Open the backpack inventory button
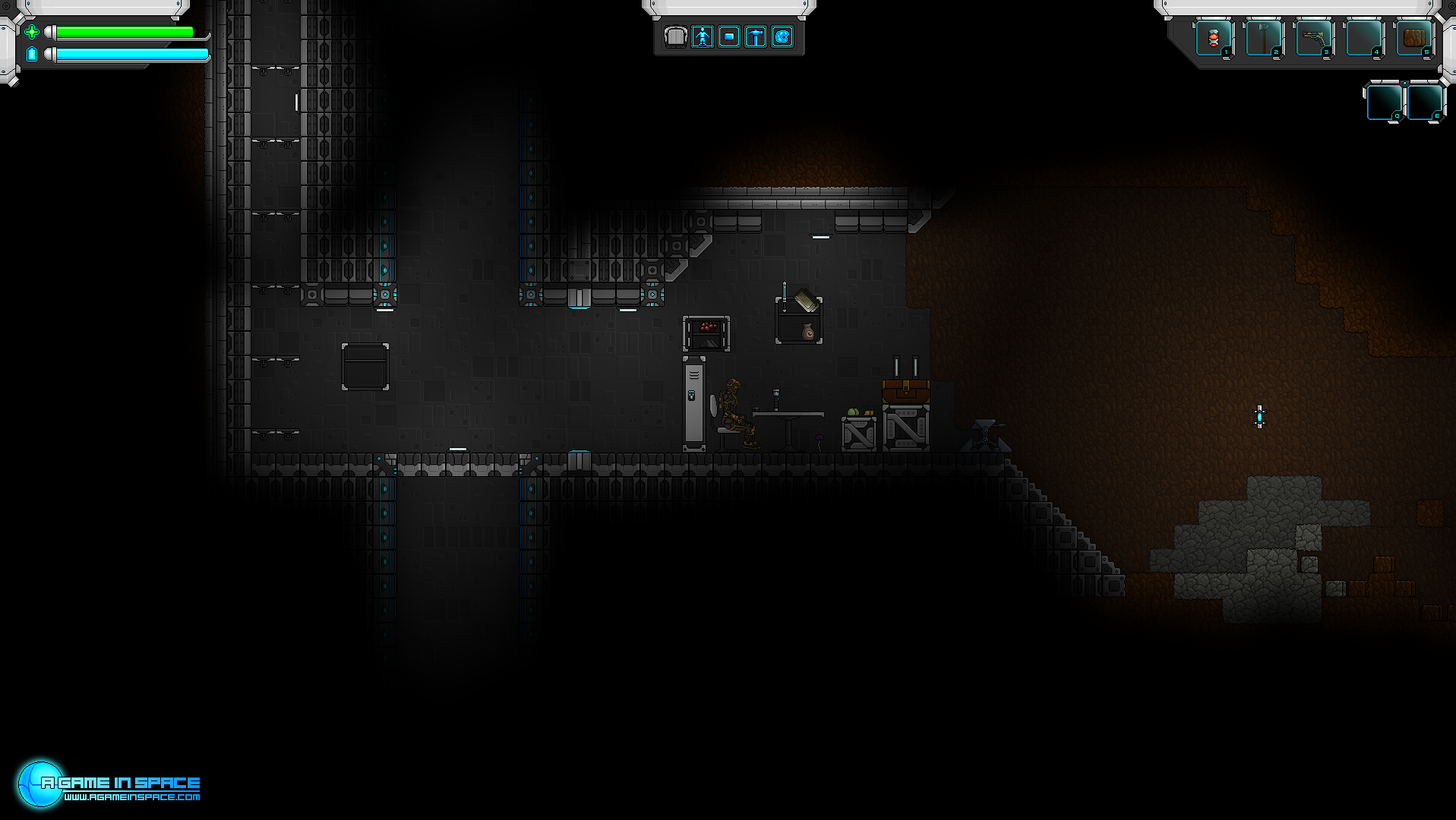1456x820 pixels. [x=675, y=36]
